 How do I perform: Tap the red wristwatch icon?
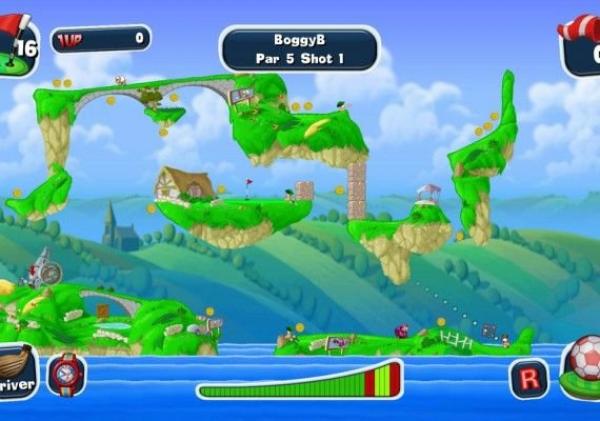point(67,374)
